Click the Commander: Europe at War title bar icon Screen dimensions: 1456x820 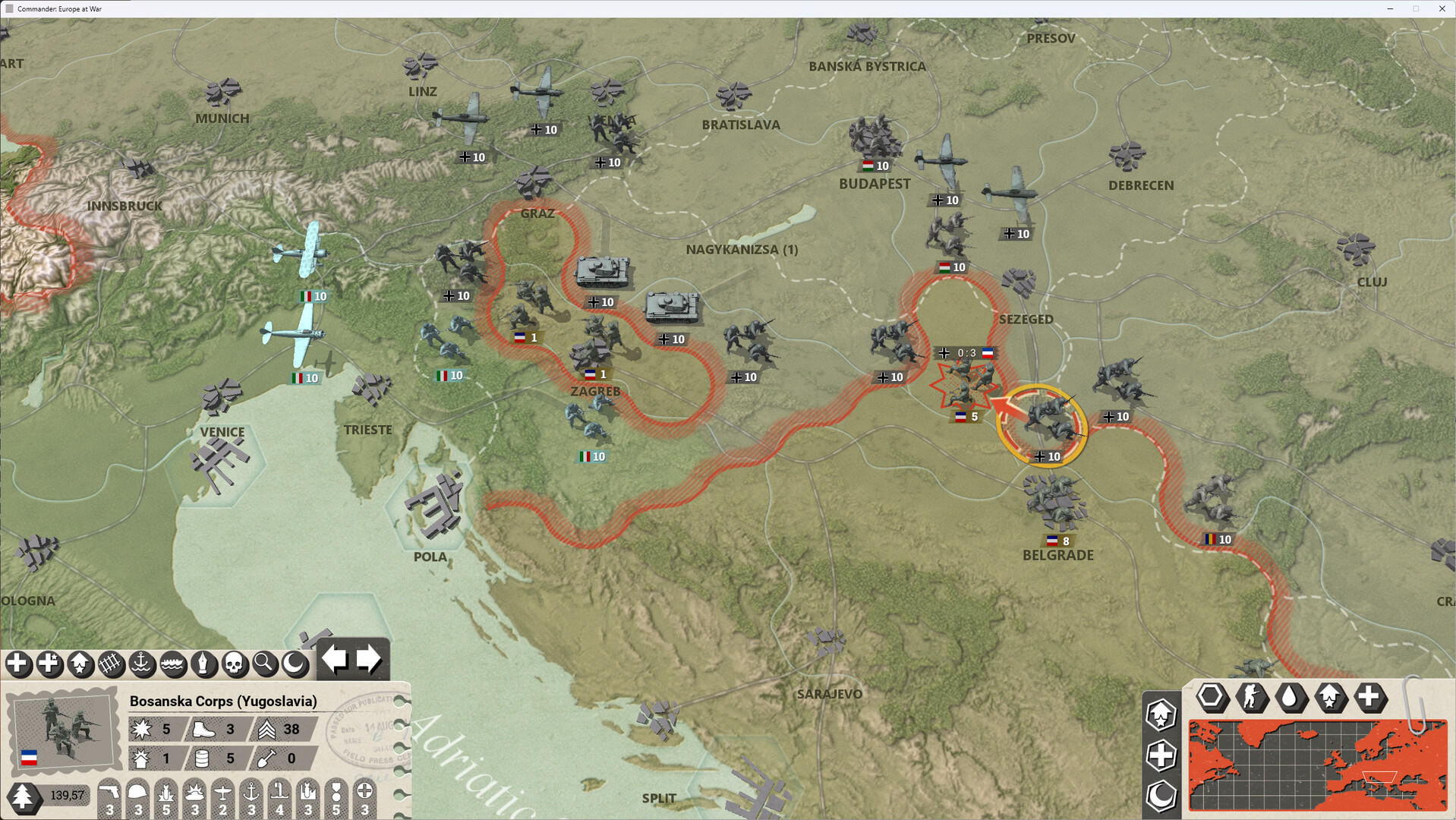[9, 8]
